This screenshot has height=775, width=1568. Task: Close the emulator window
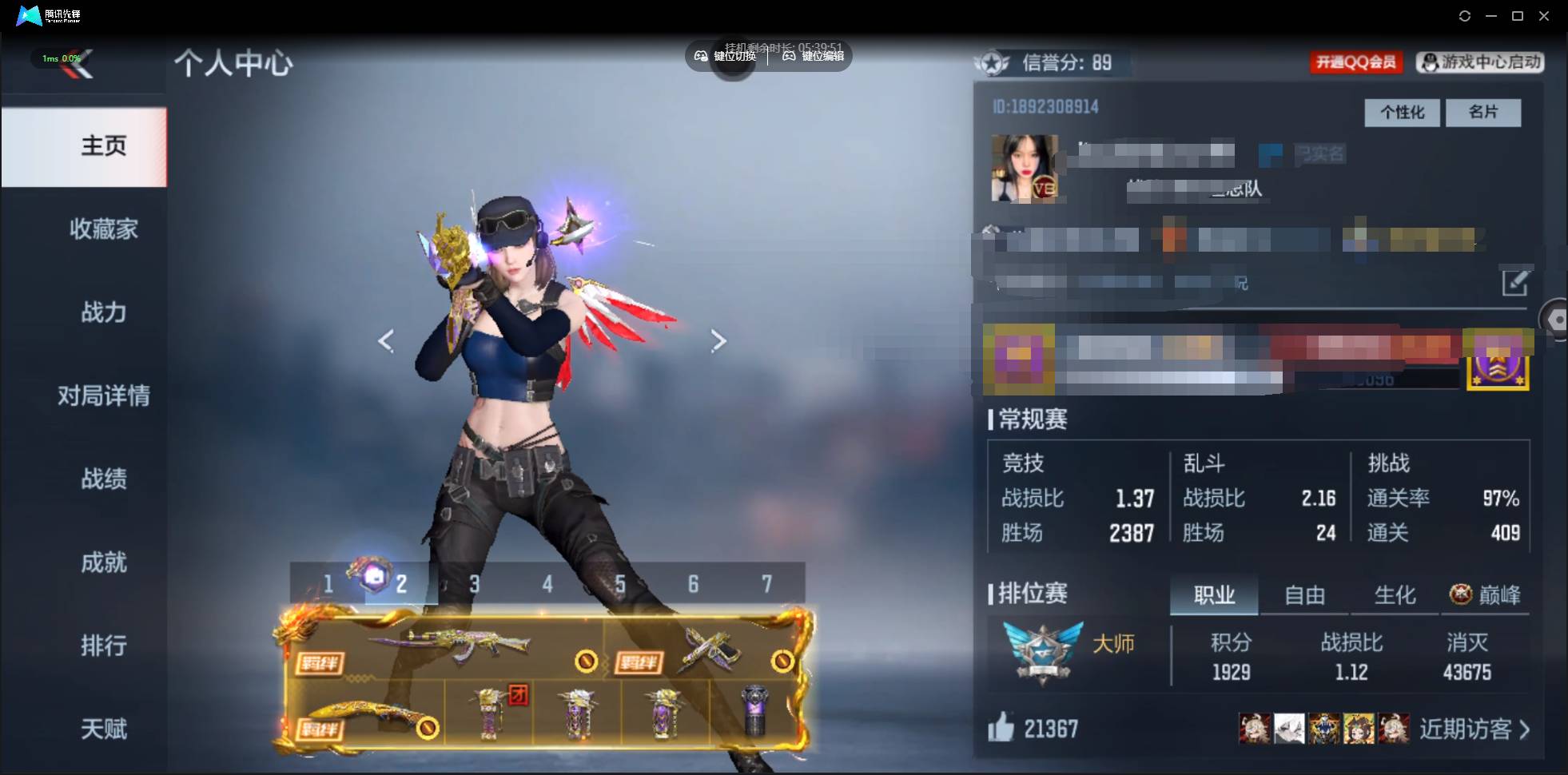point(1544,16)
